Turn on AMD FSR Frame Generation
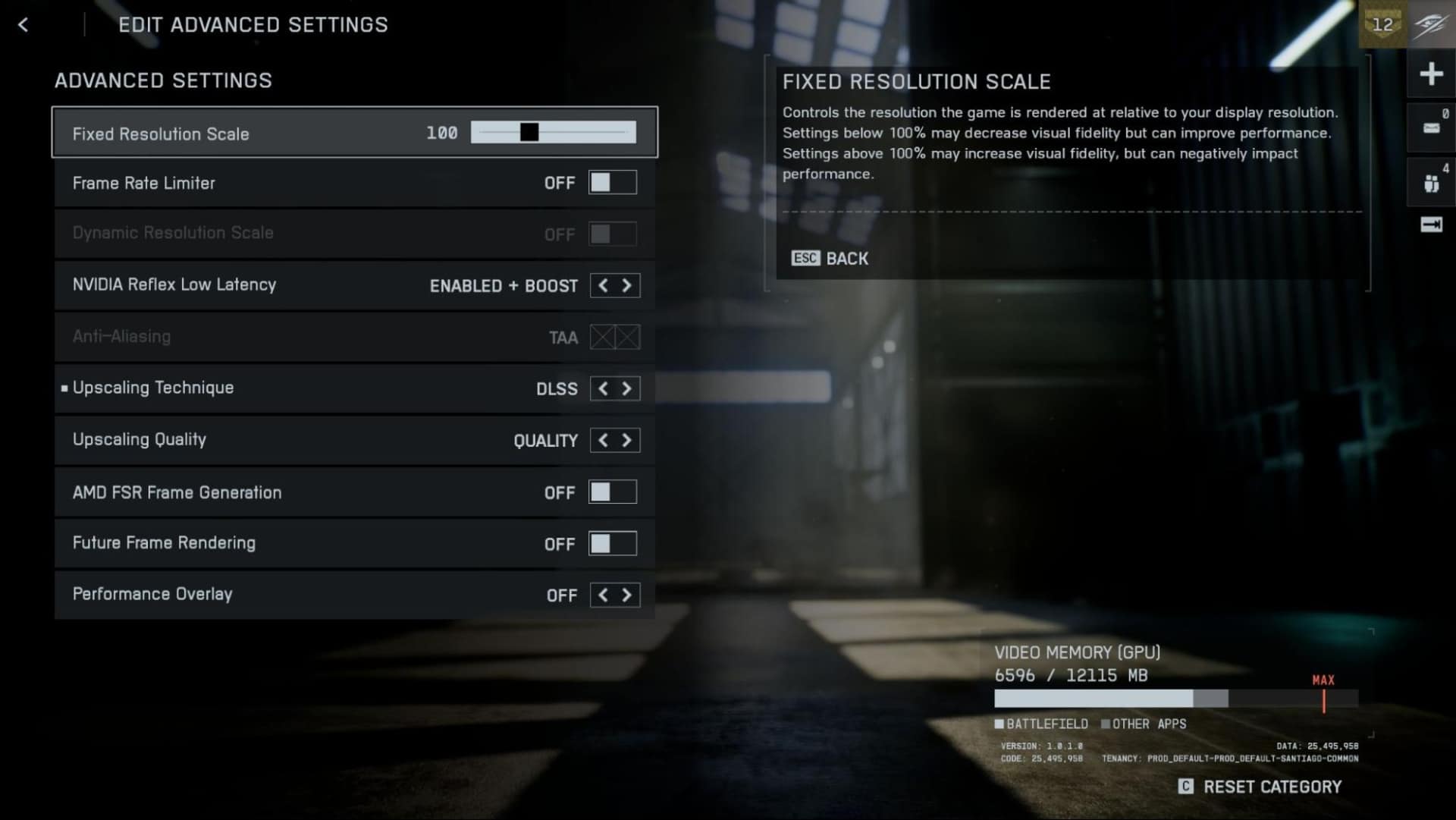 click(x=613, y=492)
